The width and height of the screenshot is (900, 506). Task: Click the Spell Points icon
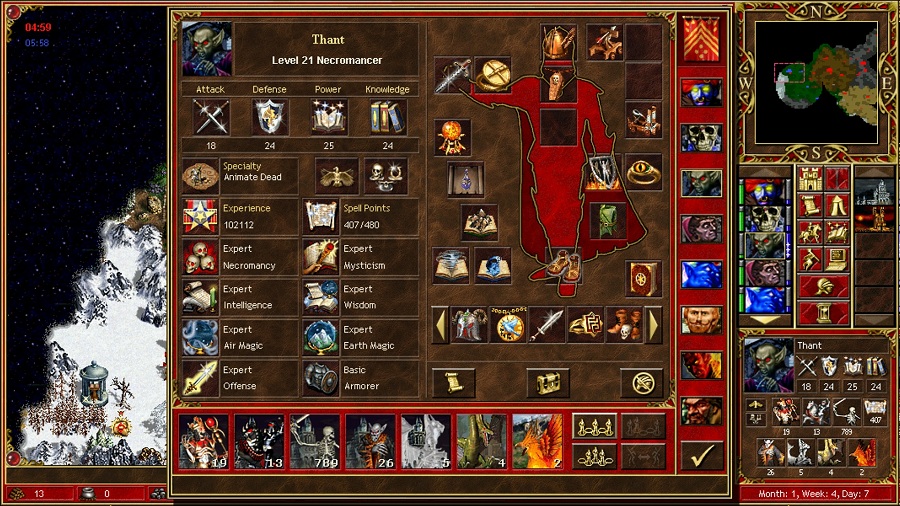click(321, 217)
